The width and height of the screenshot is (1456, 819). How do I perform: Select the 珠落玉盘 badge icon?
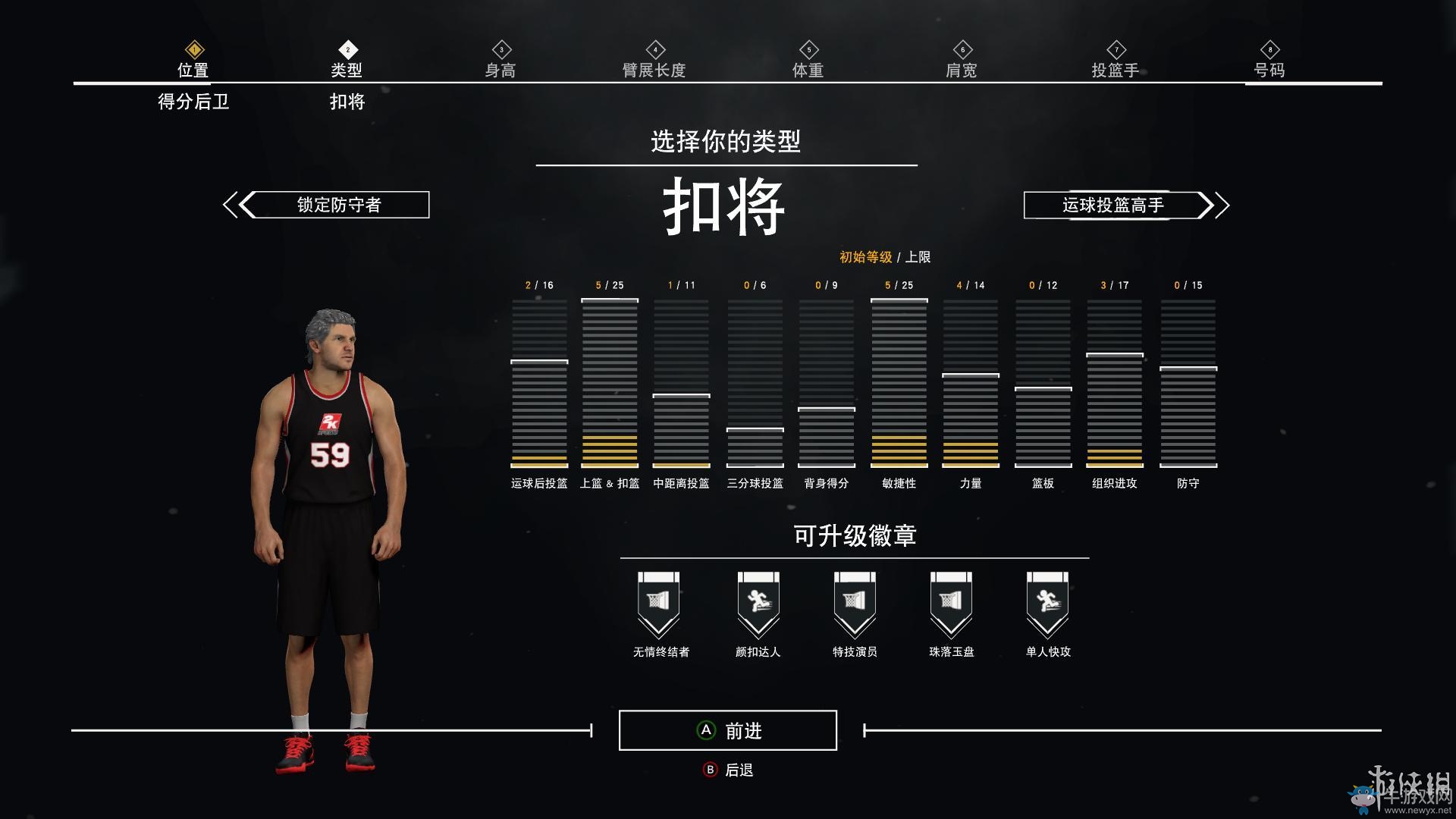coord(951,601)
